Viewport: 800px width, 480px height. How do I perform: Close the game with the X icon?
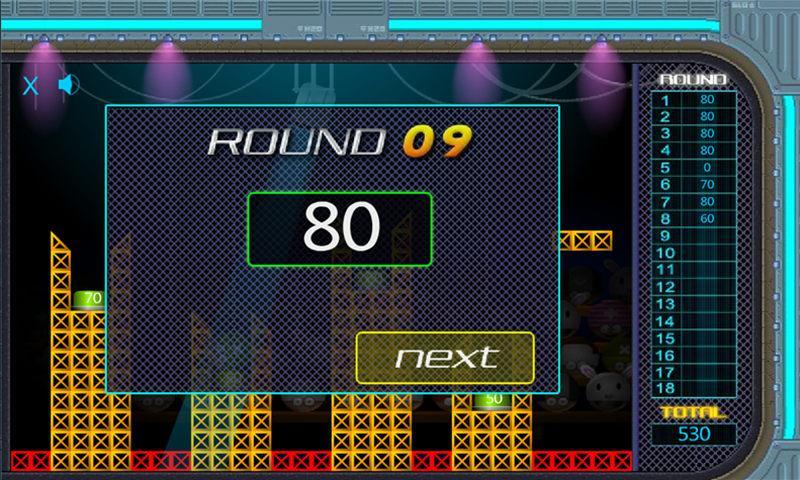click(x=31, y=85)
